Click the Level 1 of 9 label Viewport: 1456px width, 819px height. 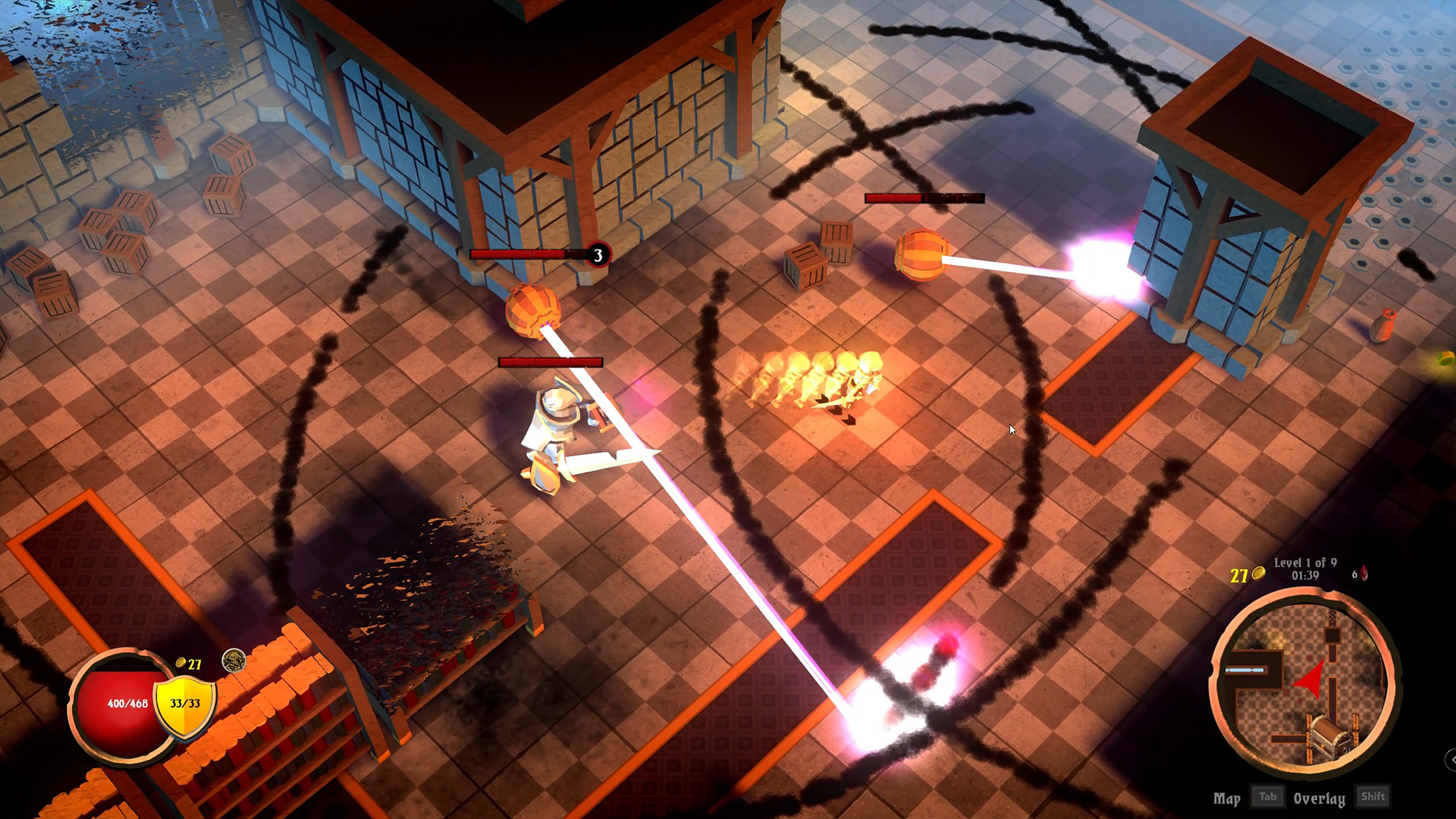[1304, 563]
